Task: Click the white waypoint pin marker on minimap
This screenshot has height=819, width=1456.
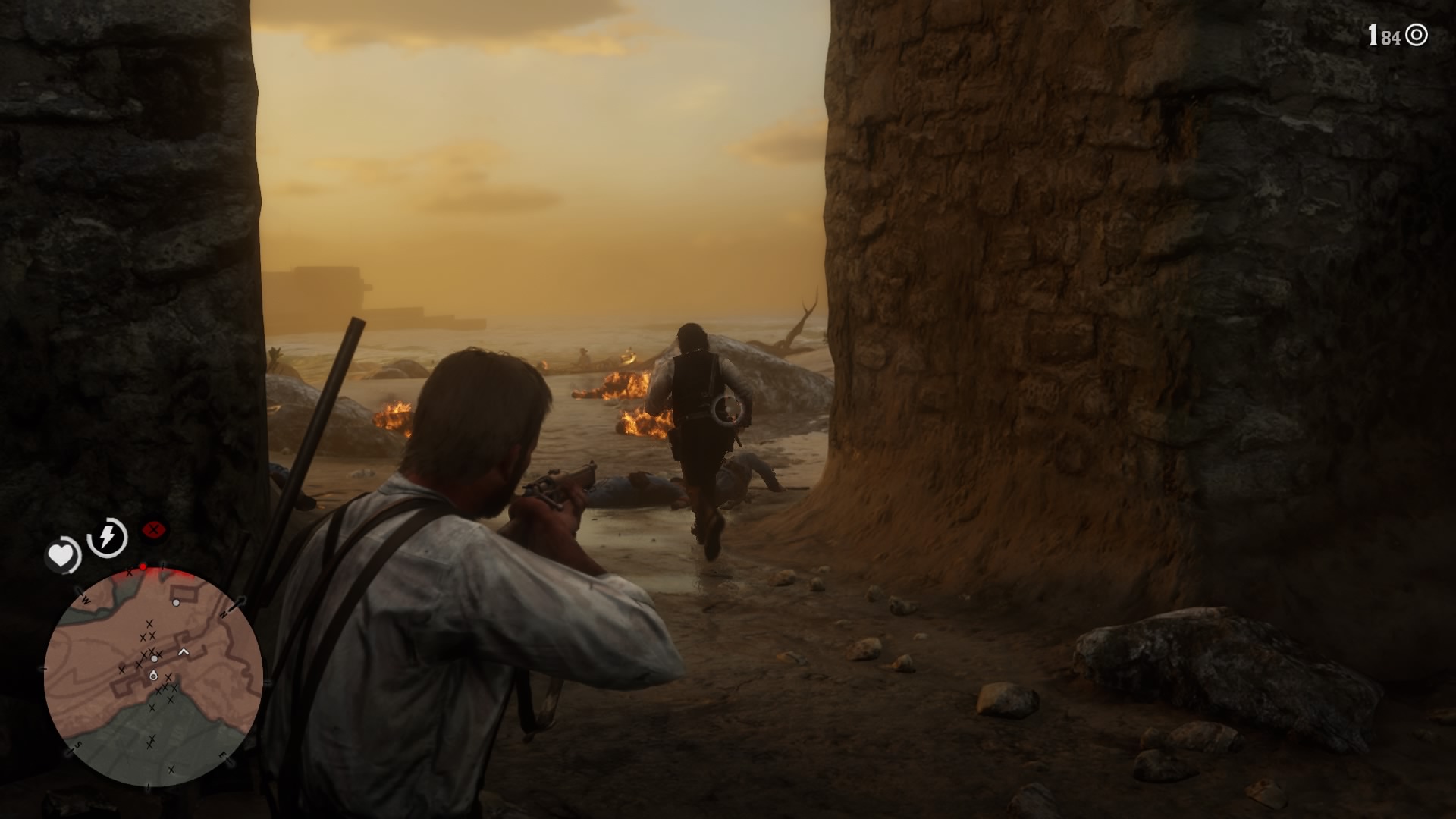Action: point(154,676)
